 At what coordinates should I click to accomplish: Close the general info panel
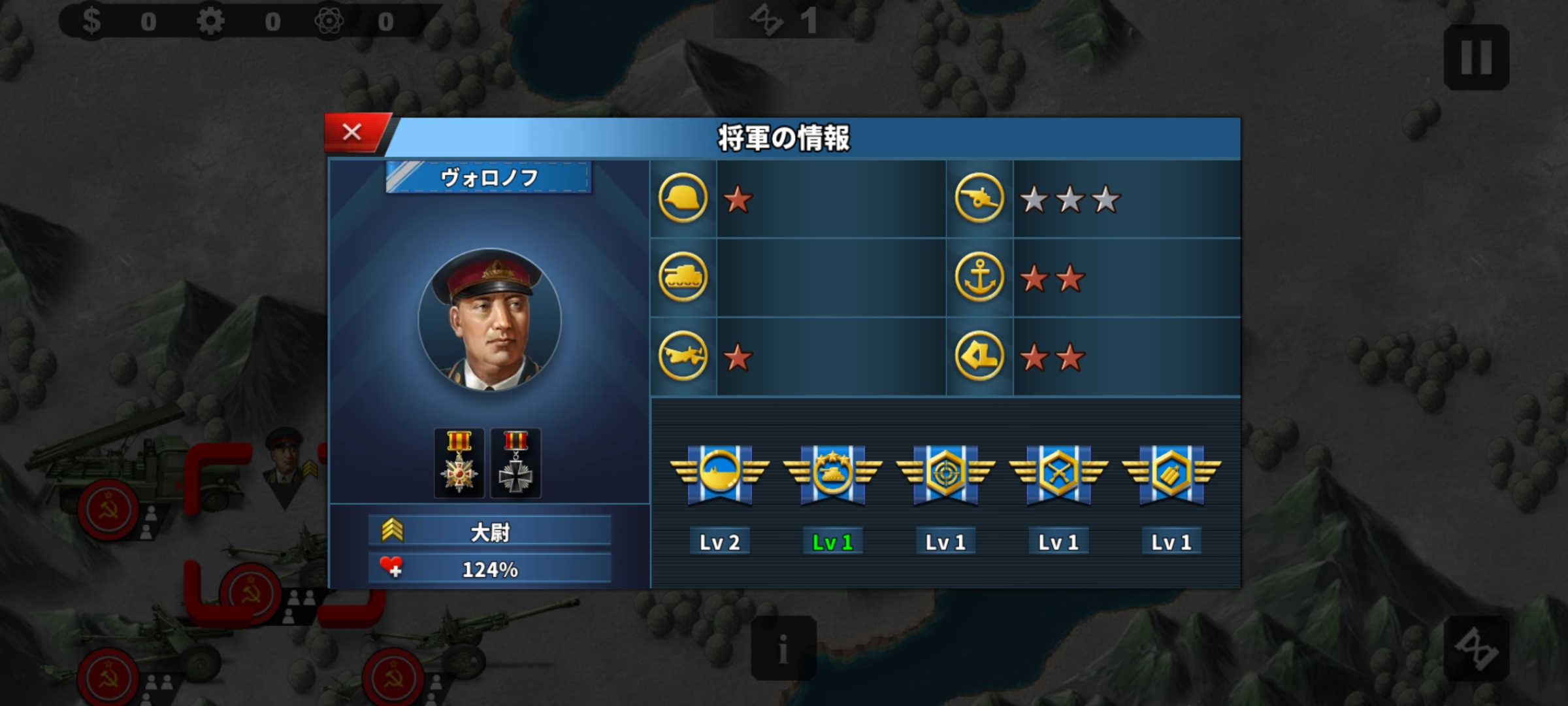352,133
